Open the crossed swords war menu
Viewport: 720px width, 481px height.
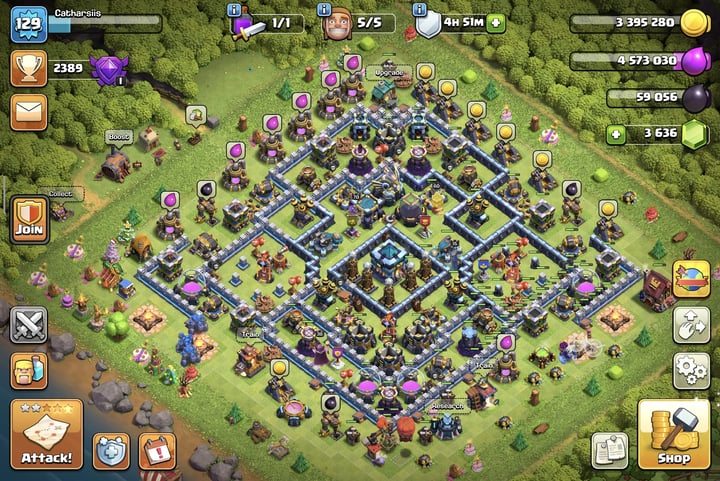(x=29, y=325)
